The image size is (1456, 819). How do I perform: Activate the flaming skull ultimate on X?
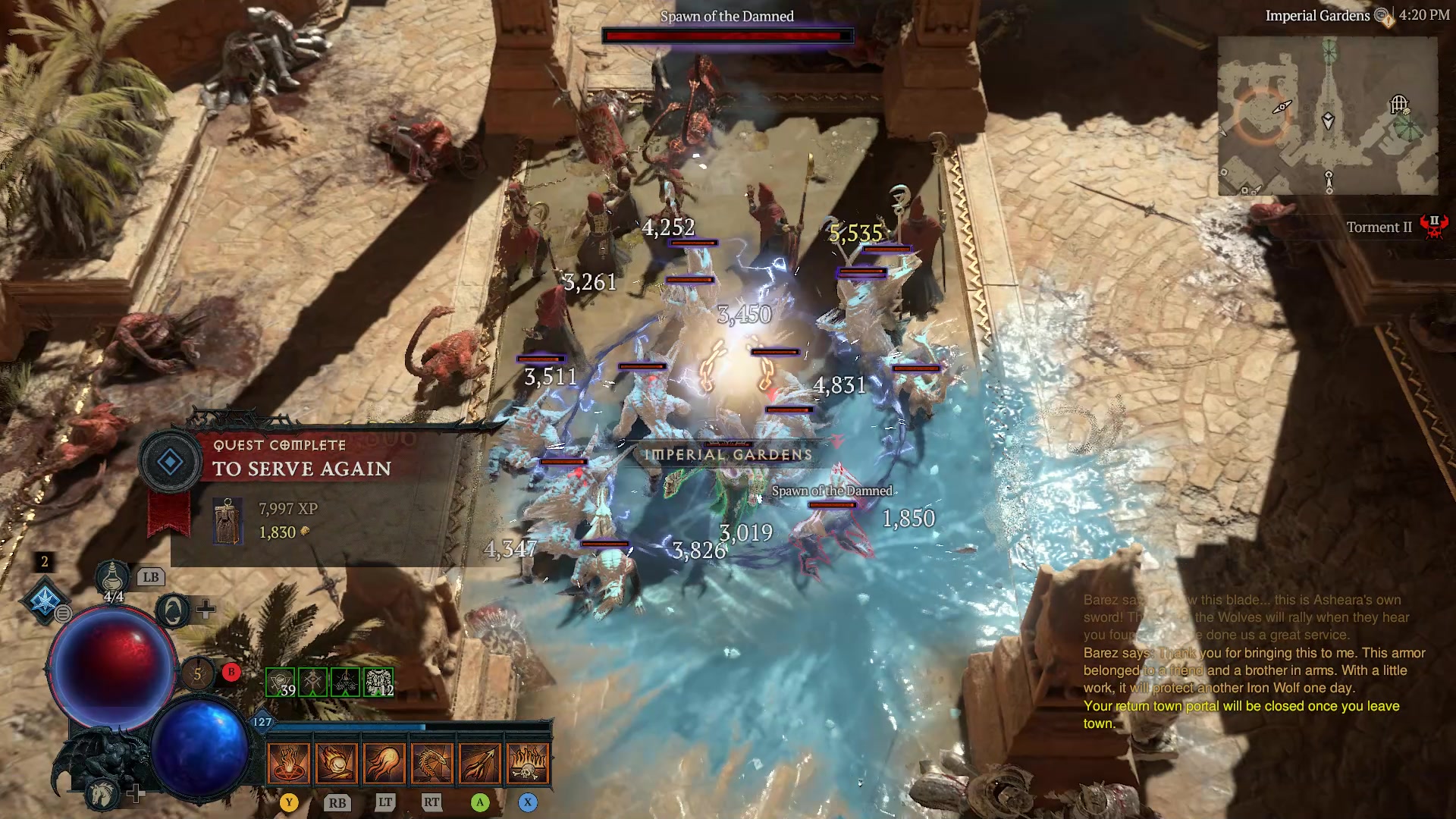(529, 762)
